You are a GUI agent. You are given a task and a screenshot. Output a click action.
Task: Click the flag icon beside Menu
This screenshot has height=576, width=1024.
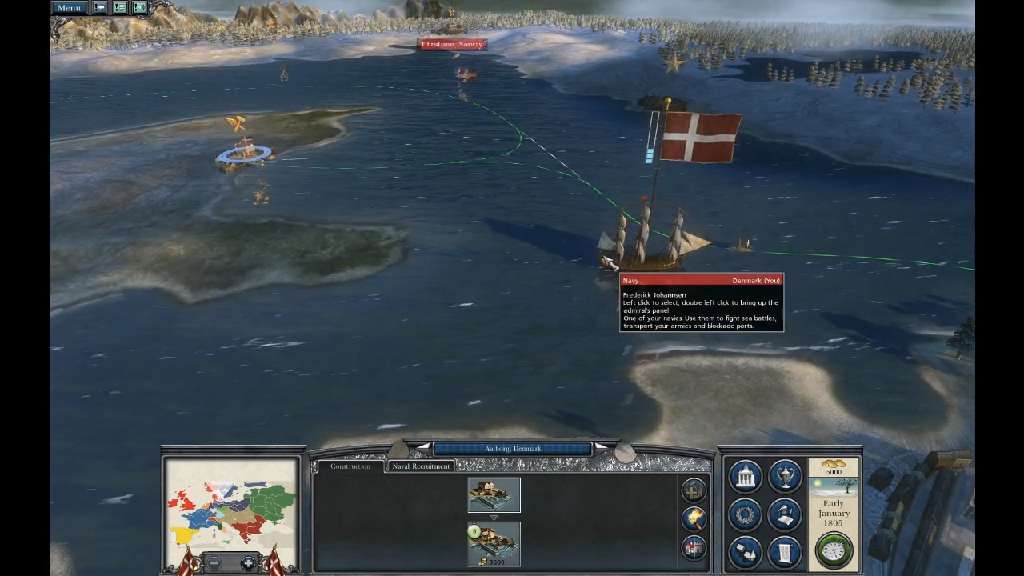click(x=100, y=7)
